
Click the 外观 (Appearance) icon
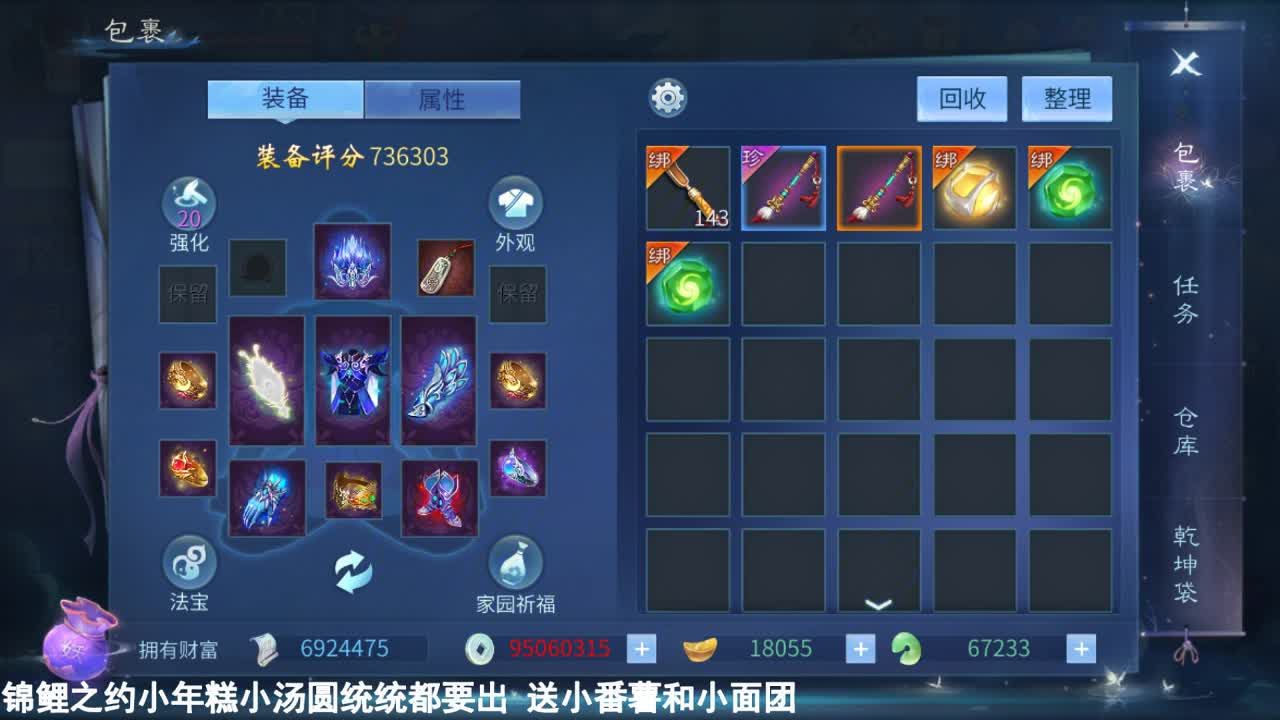pos(513,206)
